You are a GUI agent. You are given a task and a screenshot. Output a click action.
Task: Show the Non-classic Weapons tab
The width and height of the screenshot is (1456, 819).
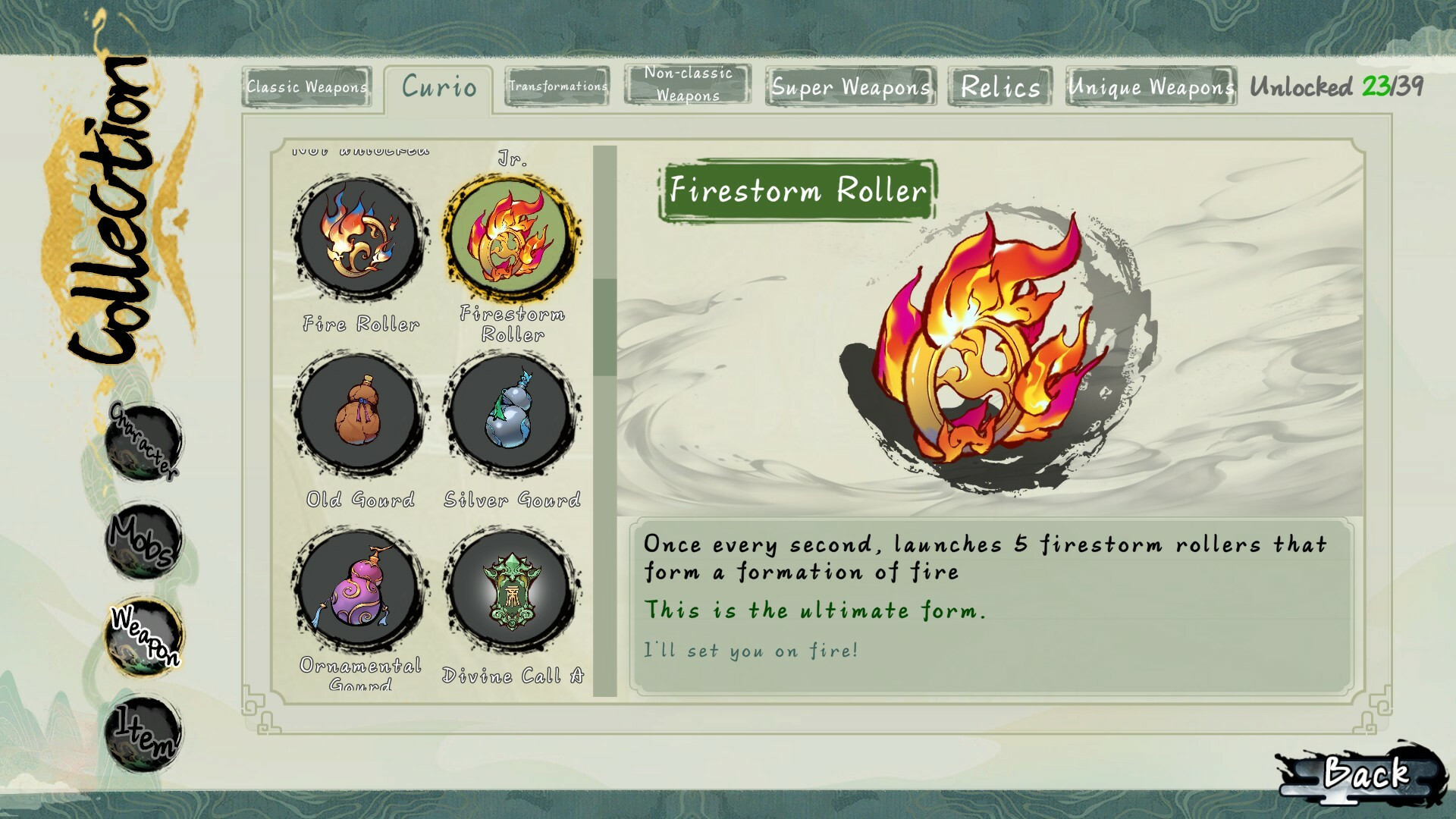tap(688, 84)
